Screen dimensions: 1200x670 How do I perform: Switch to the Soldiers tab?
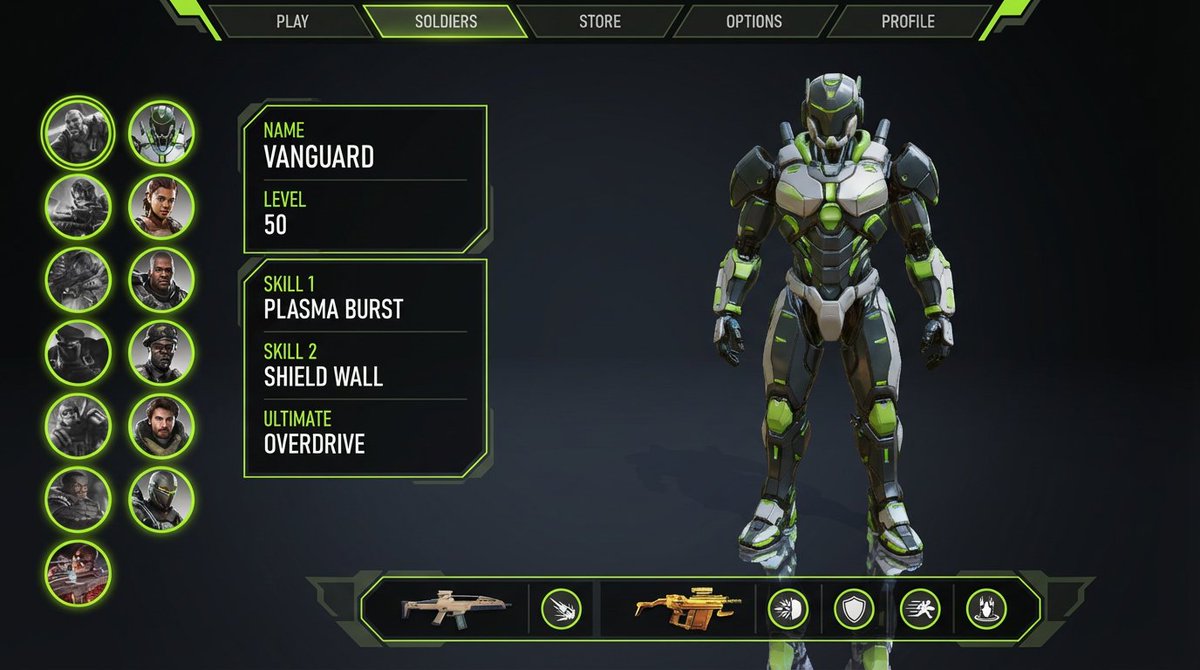446,21
